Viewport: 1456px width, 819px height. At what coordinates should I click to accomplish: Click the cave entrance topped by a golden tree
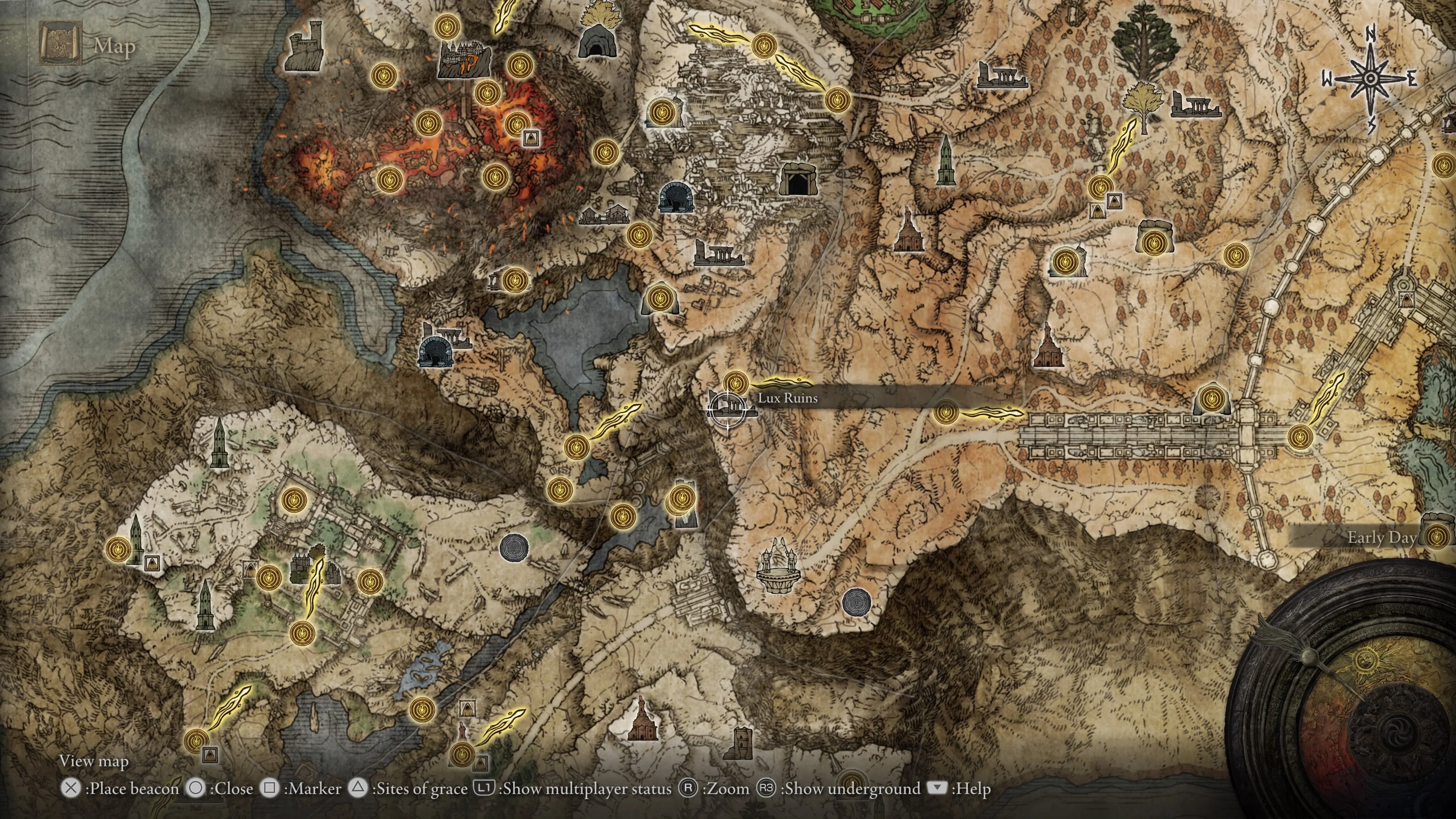pos(594,37)
